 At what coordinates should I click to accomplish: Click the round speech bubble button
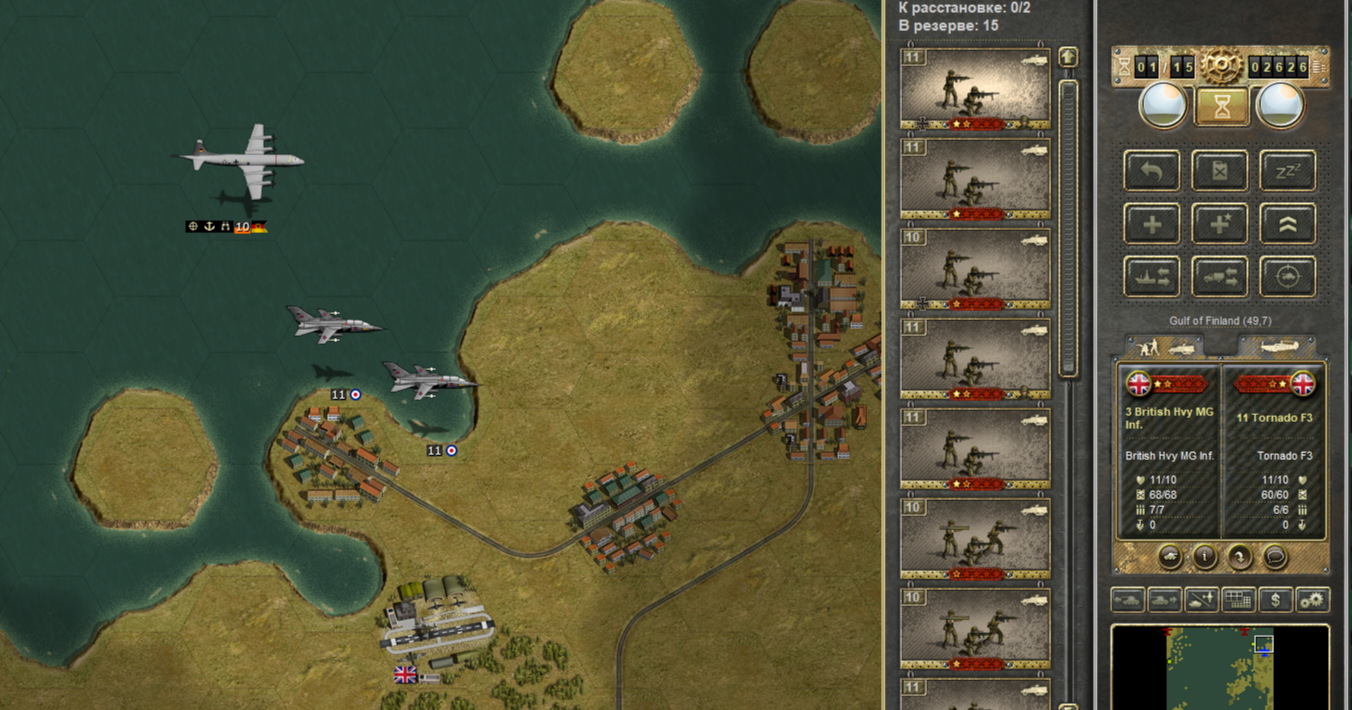point(1274,556)
